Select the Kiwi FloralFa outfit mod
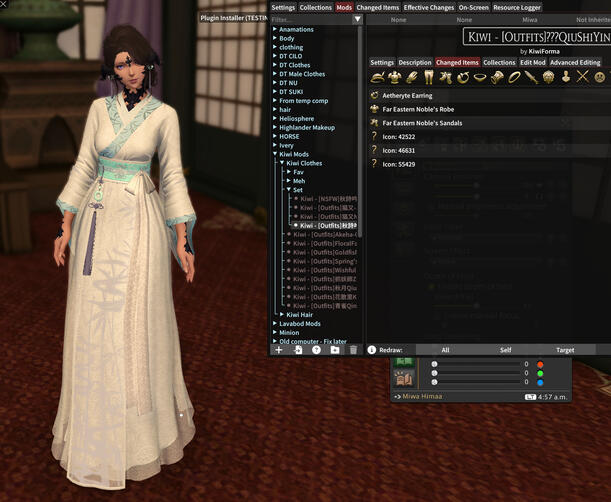 coord(330,242)
